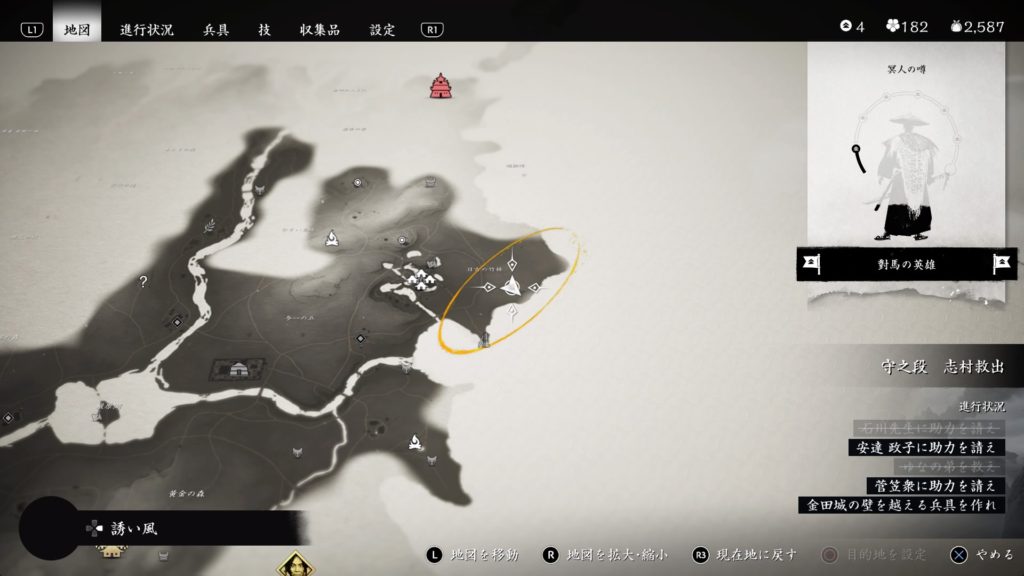Screen dimensions: 1024x576
Task: Open the 対馬の英雄 legend rank card
Action: tap(906, 264)
